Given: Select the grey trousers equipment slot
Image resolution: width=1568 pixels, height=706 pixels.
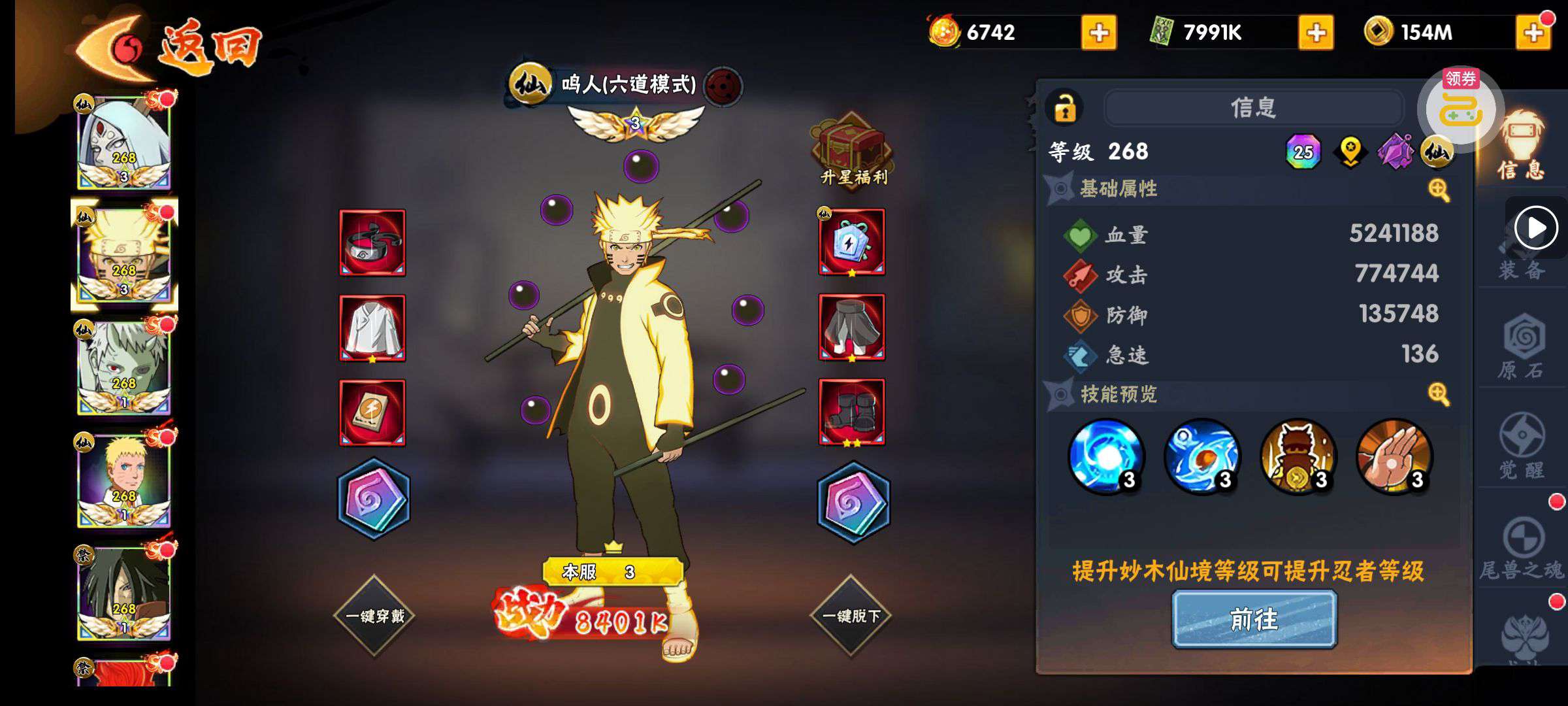Looking at the screenshot, I should coord(852,328).
